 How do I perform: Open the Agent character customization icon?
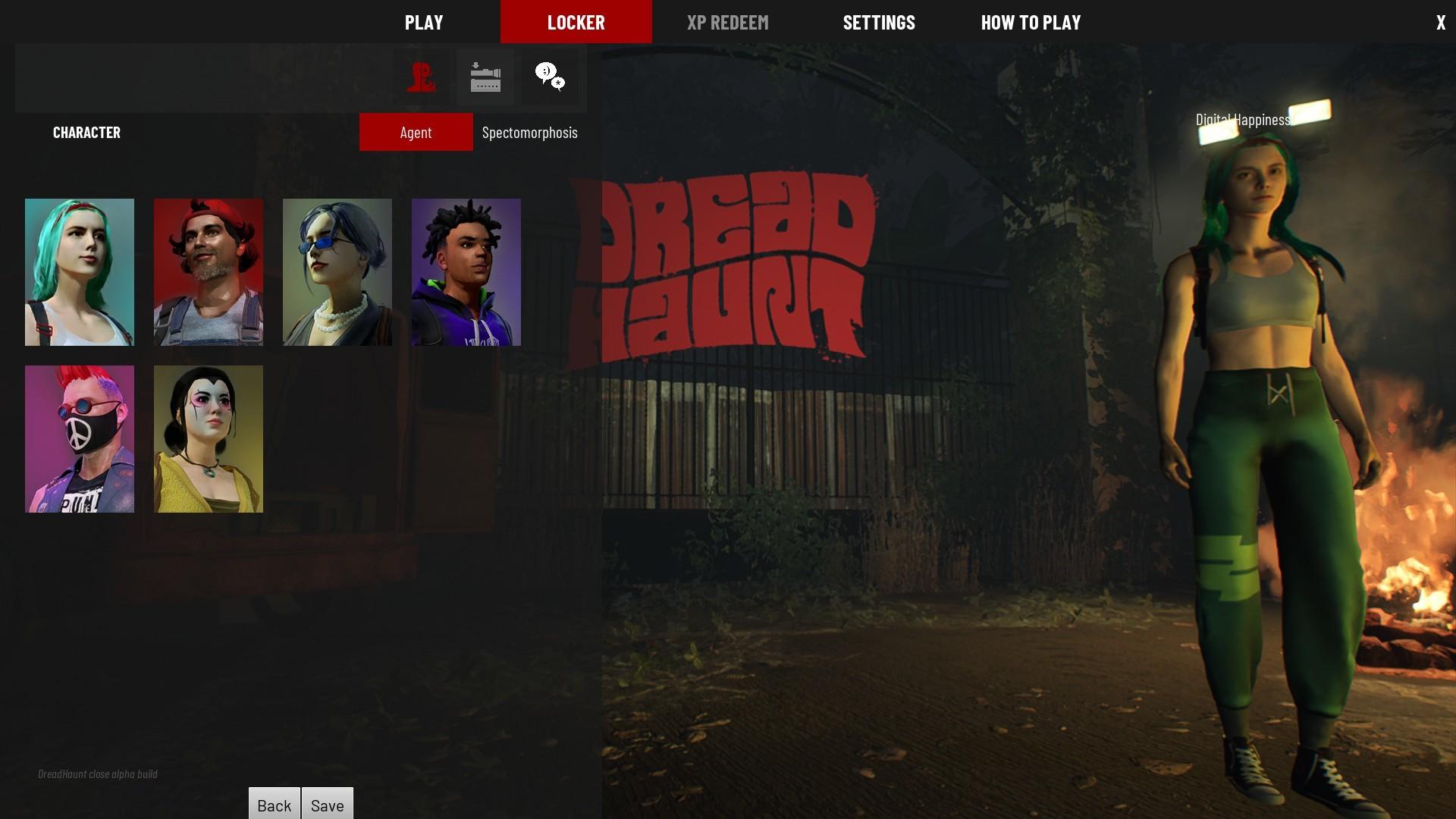(x=422, y=77)
